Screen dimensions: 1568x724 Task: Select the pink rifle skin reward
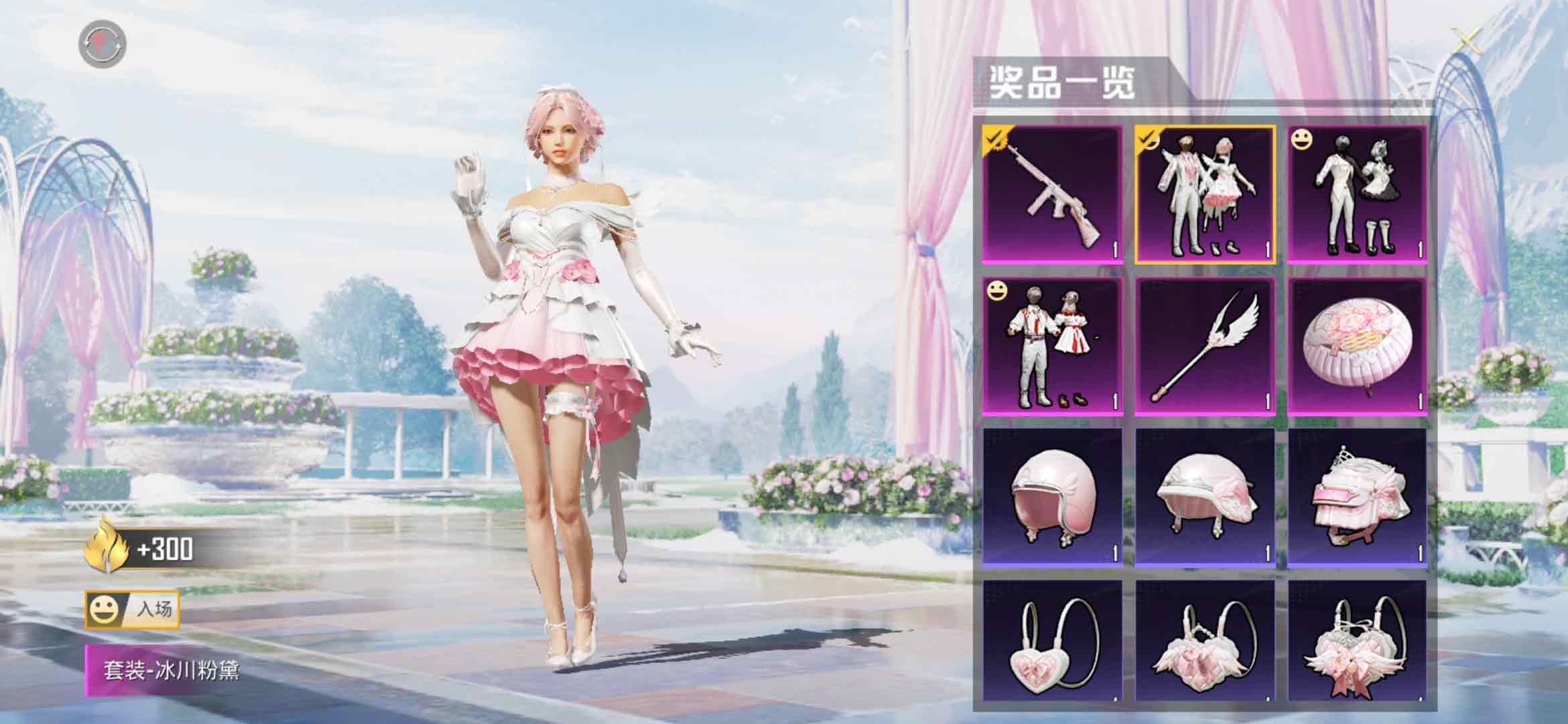tap(1053, 194)
